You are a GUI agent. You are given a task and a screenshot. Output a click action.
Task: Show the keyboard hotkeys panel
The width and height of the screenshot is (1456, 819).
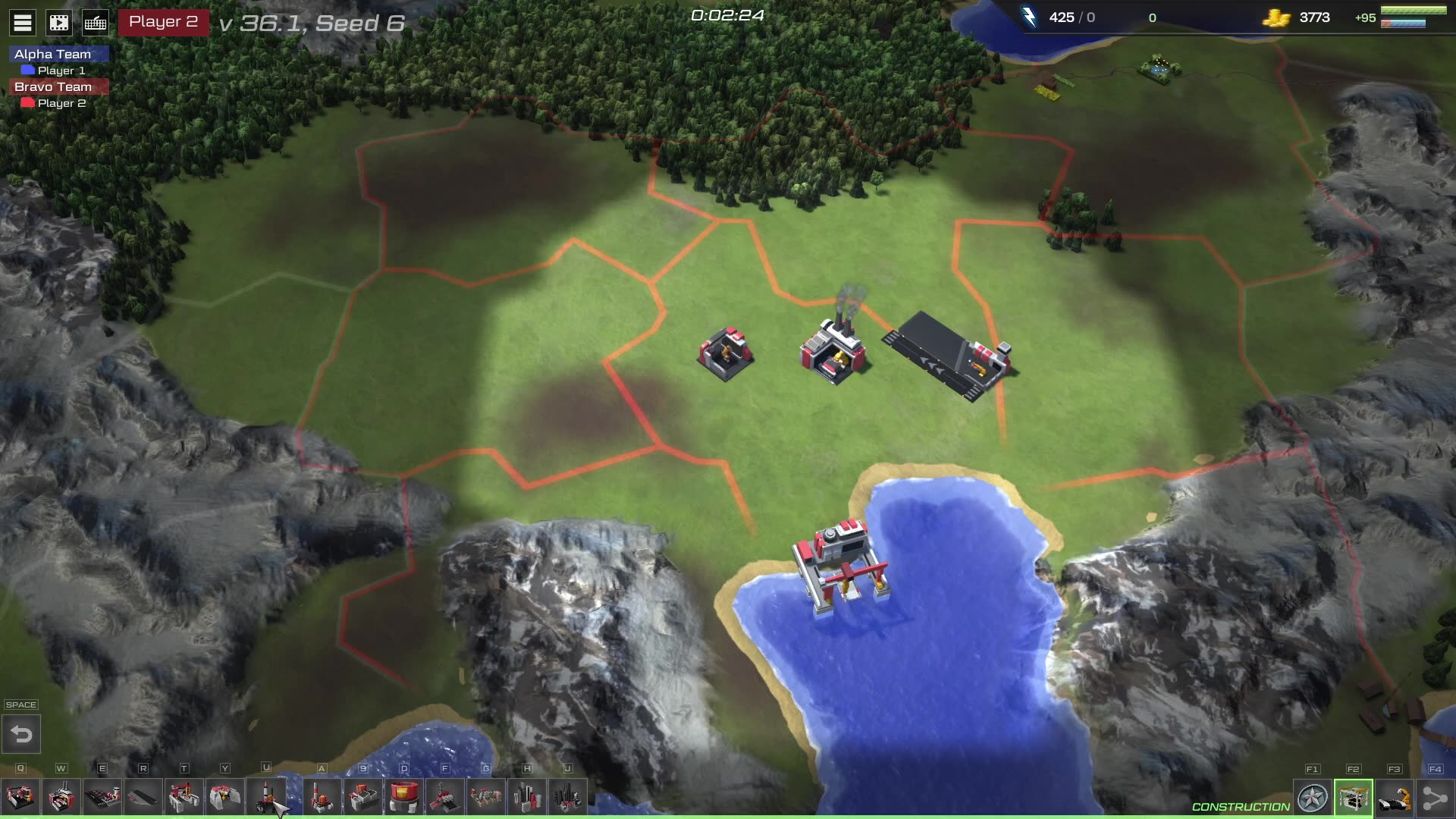pyautogui.click(x=96, y=23)
